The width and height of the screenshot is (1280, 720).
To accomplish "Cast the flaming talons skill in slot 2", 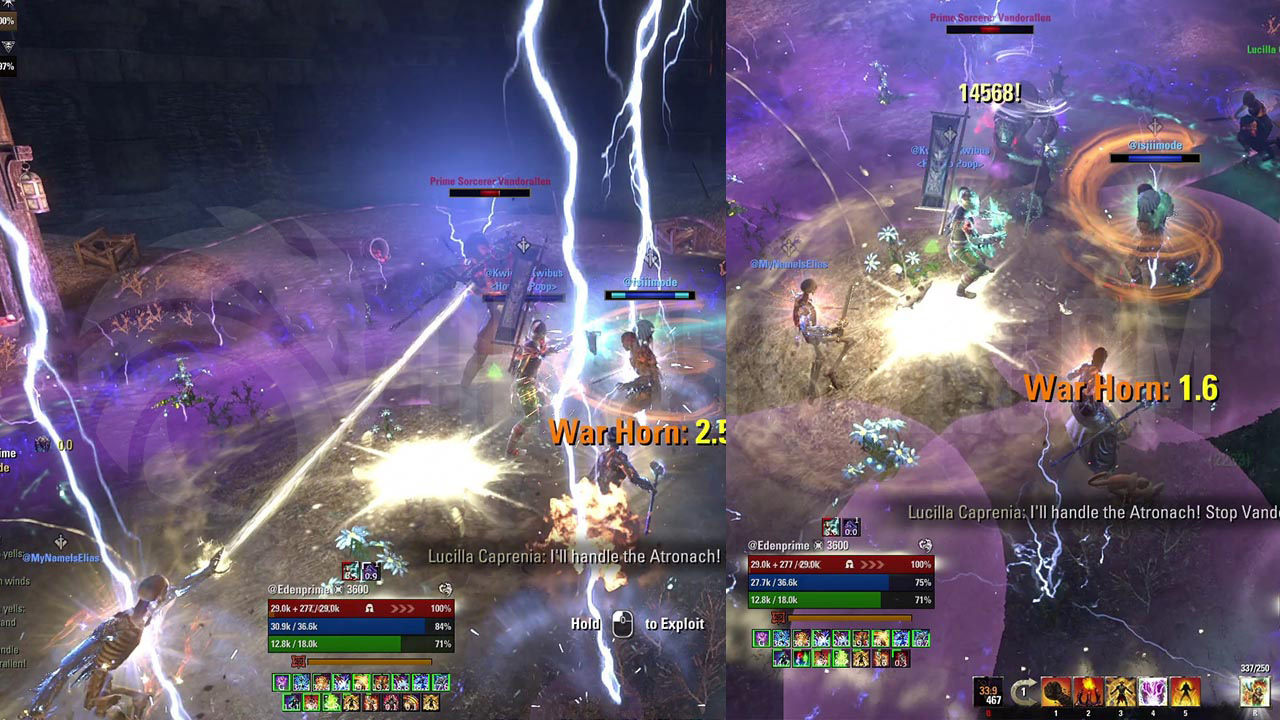I will pyautogui.click(x=1089, y=692).
